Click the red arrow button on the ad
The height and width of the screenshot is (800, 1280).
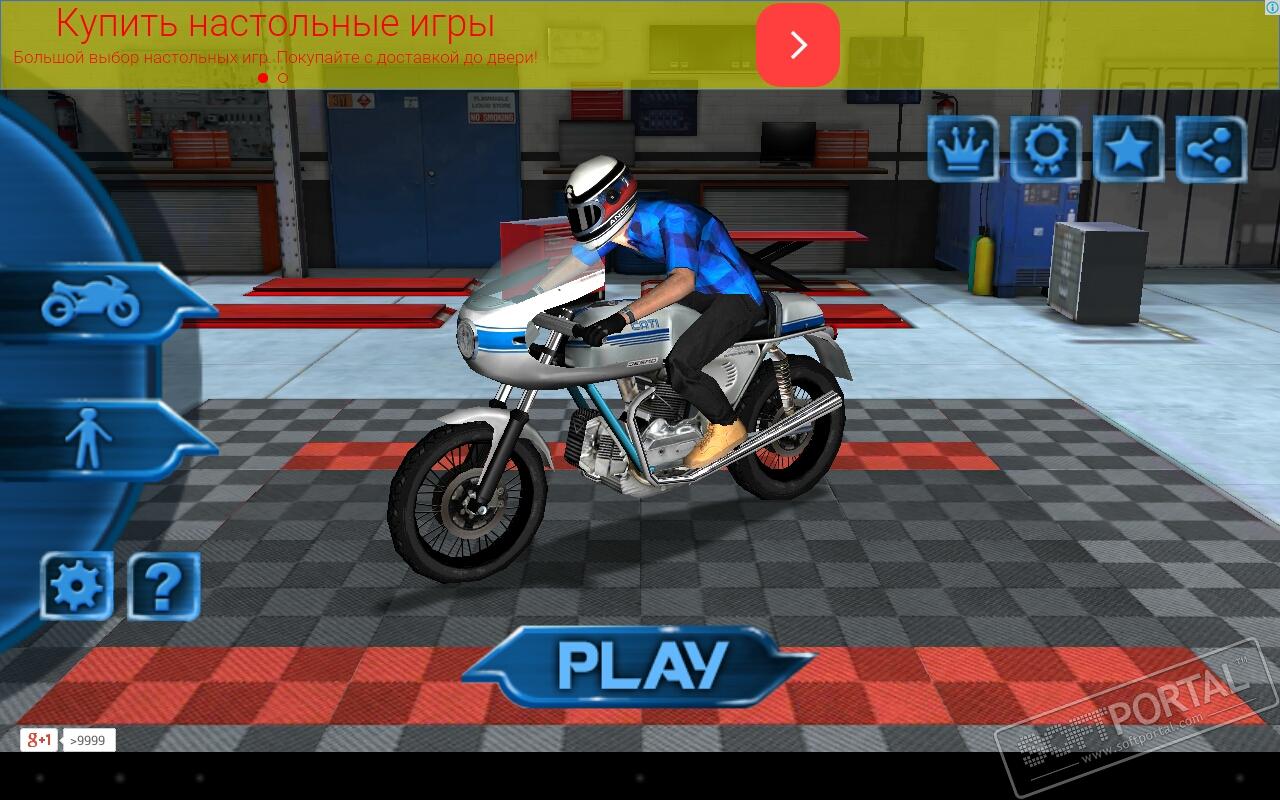tap(797, 45)
